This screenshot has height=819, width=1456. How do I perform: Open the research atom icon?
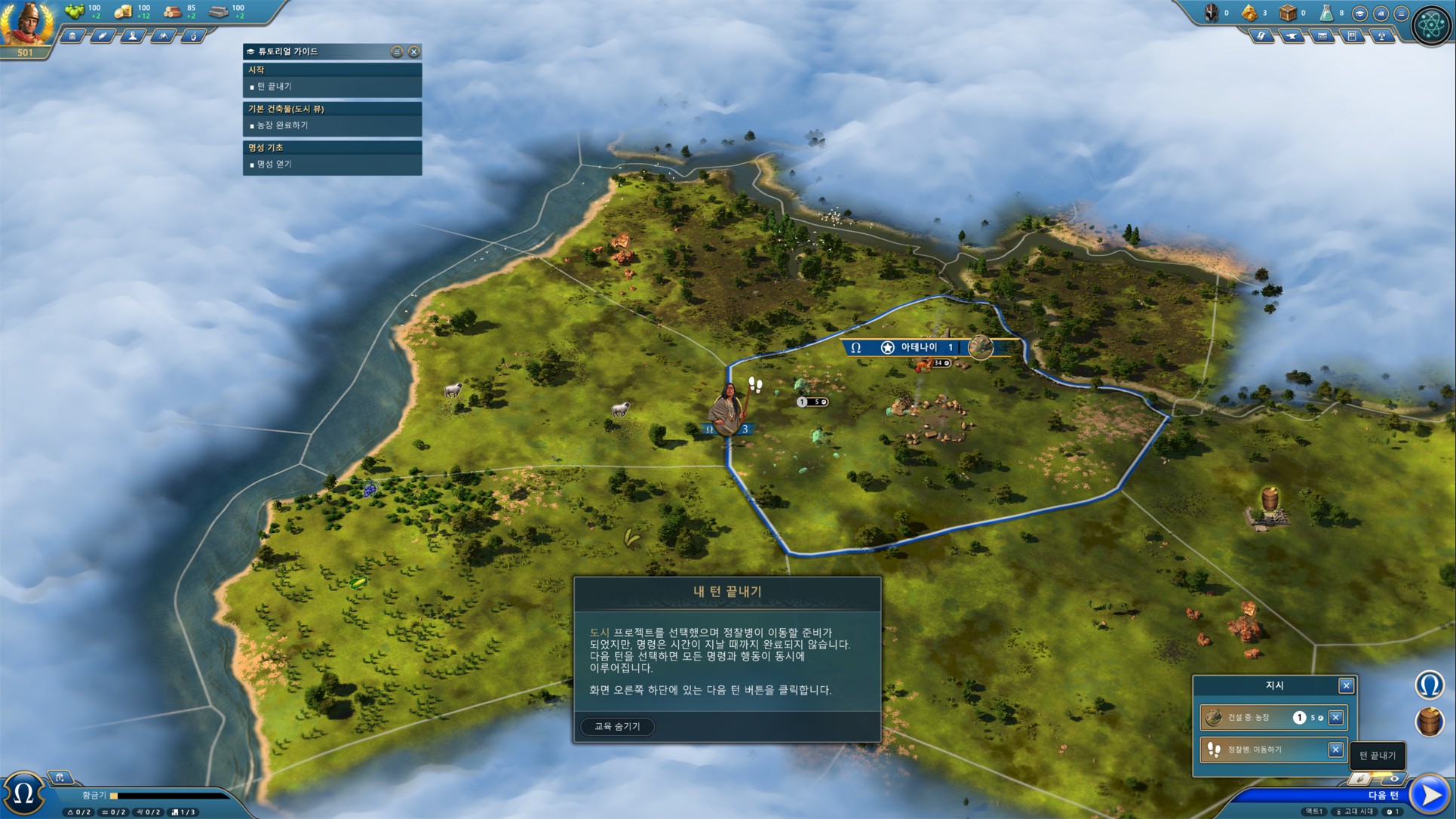click(1431, 24)
